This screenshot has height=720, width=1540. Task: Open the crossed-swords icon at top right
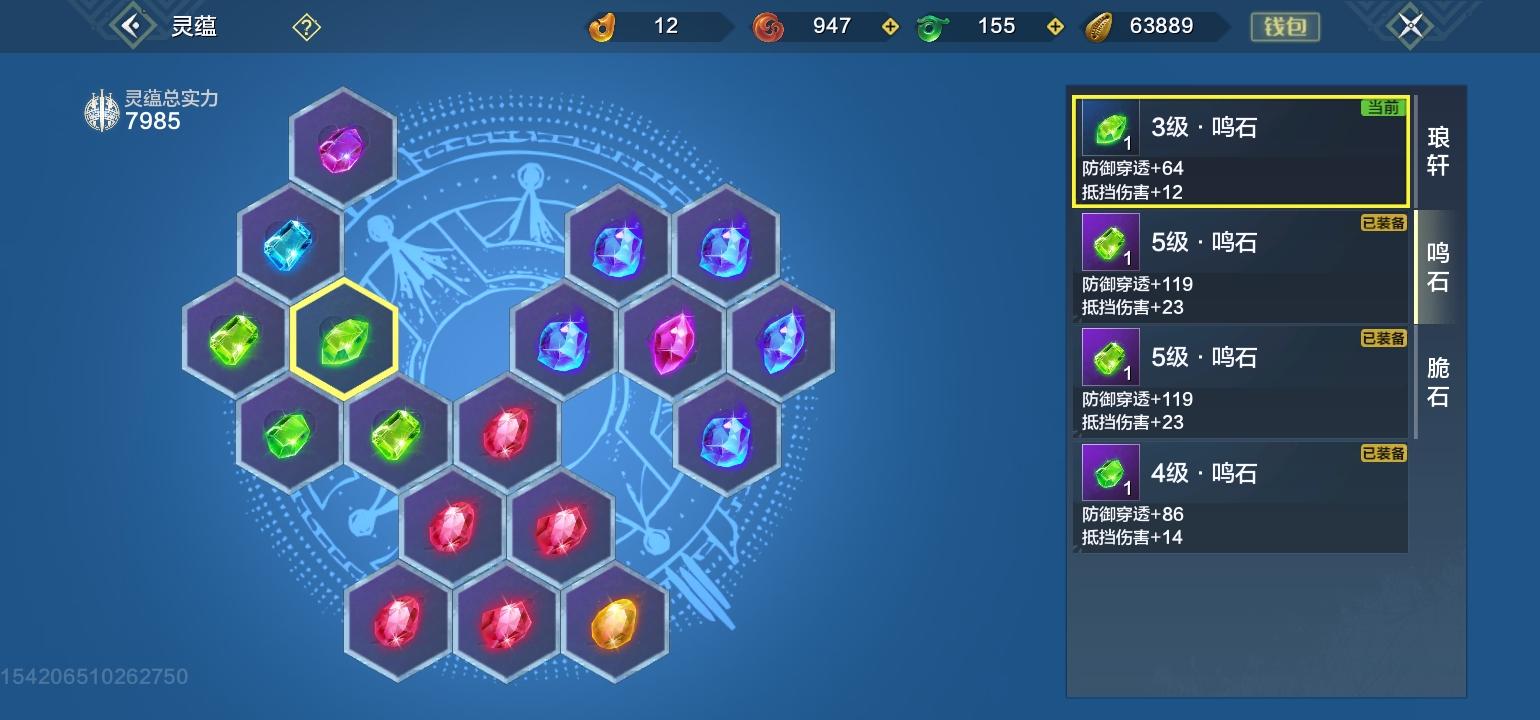[1410, 26]
